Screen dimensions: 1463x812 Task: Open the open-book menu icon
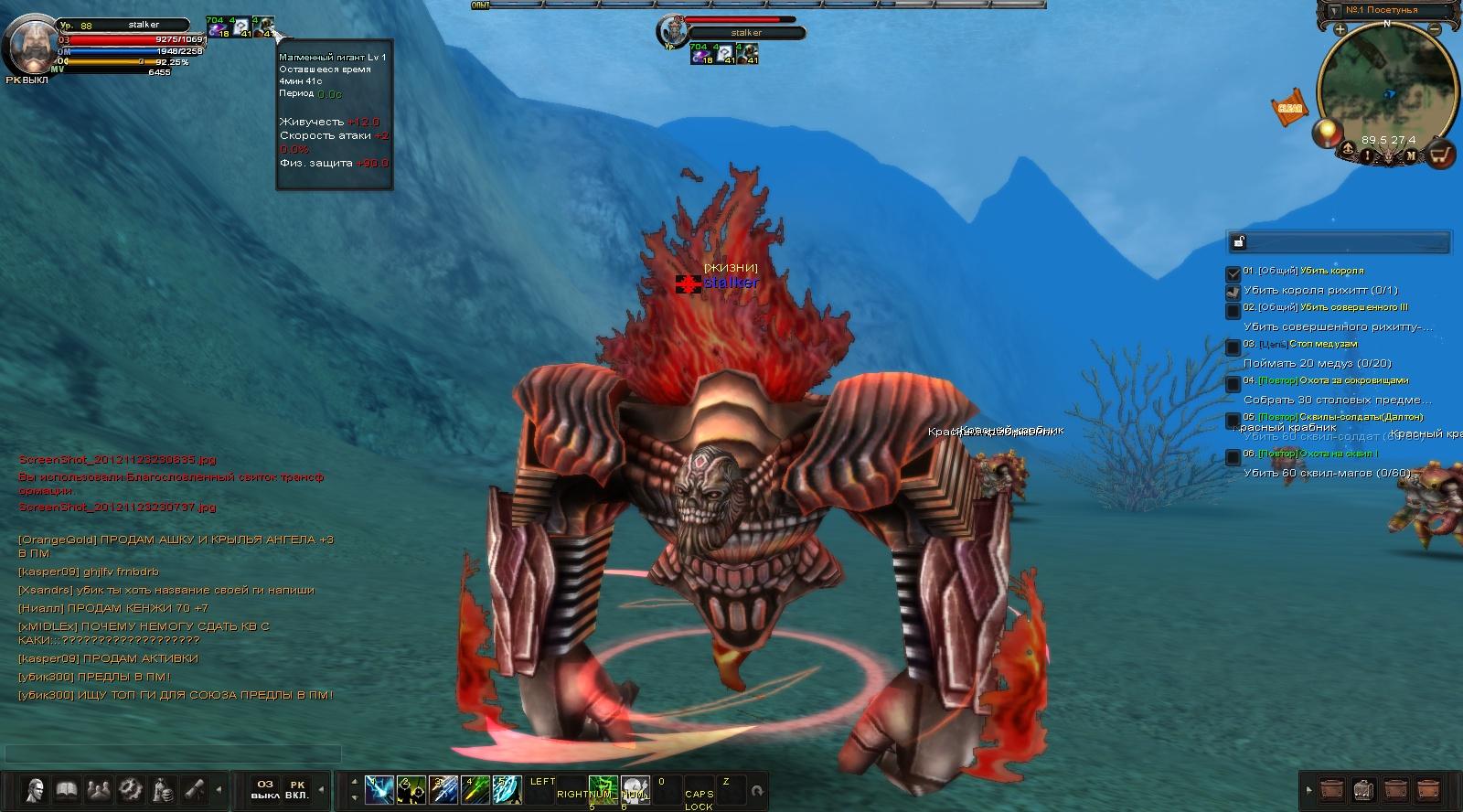coord(66,789)
